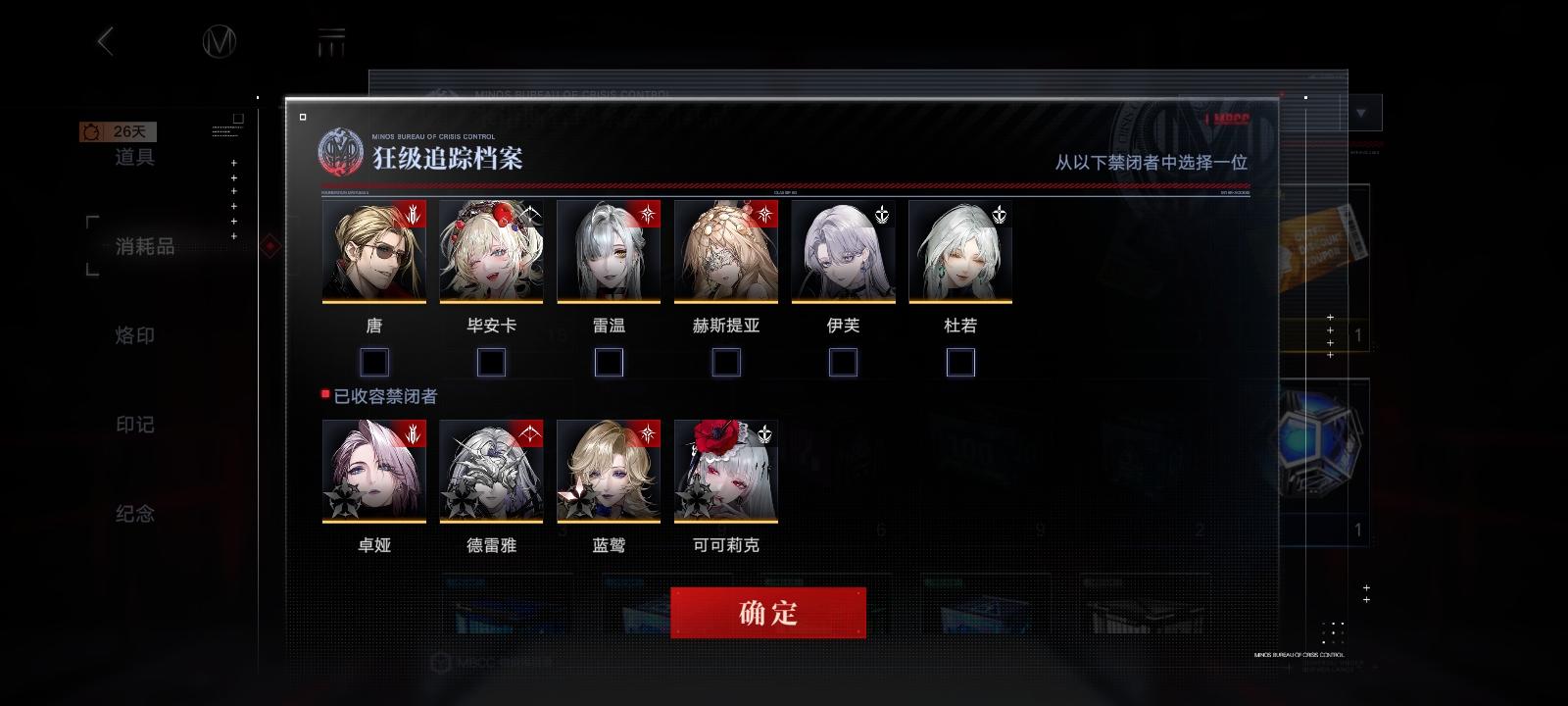Click the anchor icon on 杜若's portrait
This screenshot has height=706, width=1568.
[1001, 212]
